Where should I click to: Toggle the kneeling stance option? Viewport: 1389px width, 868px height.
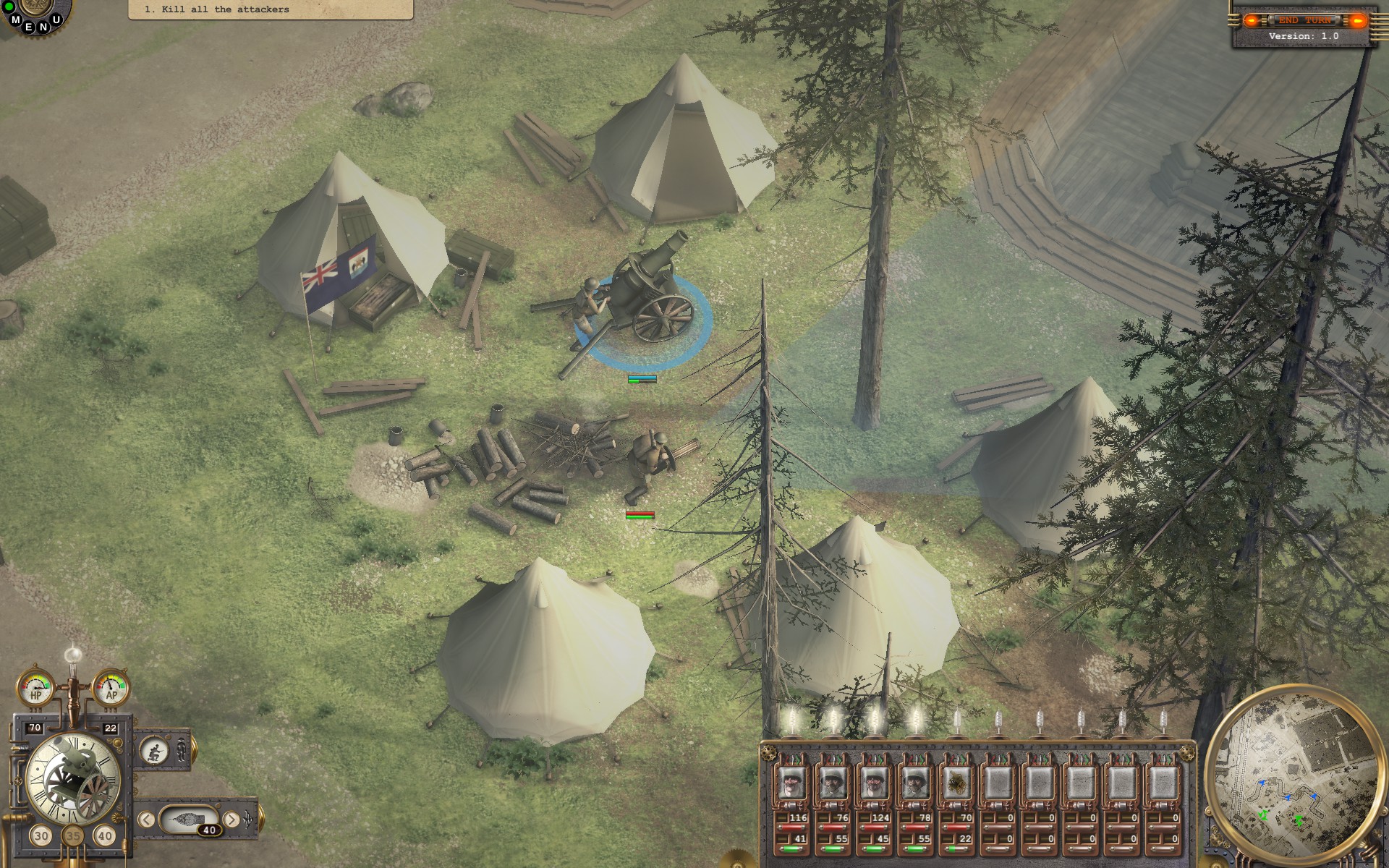[153, 751]
